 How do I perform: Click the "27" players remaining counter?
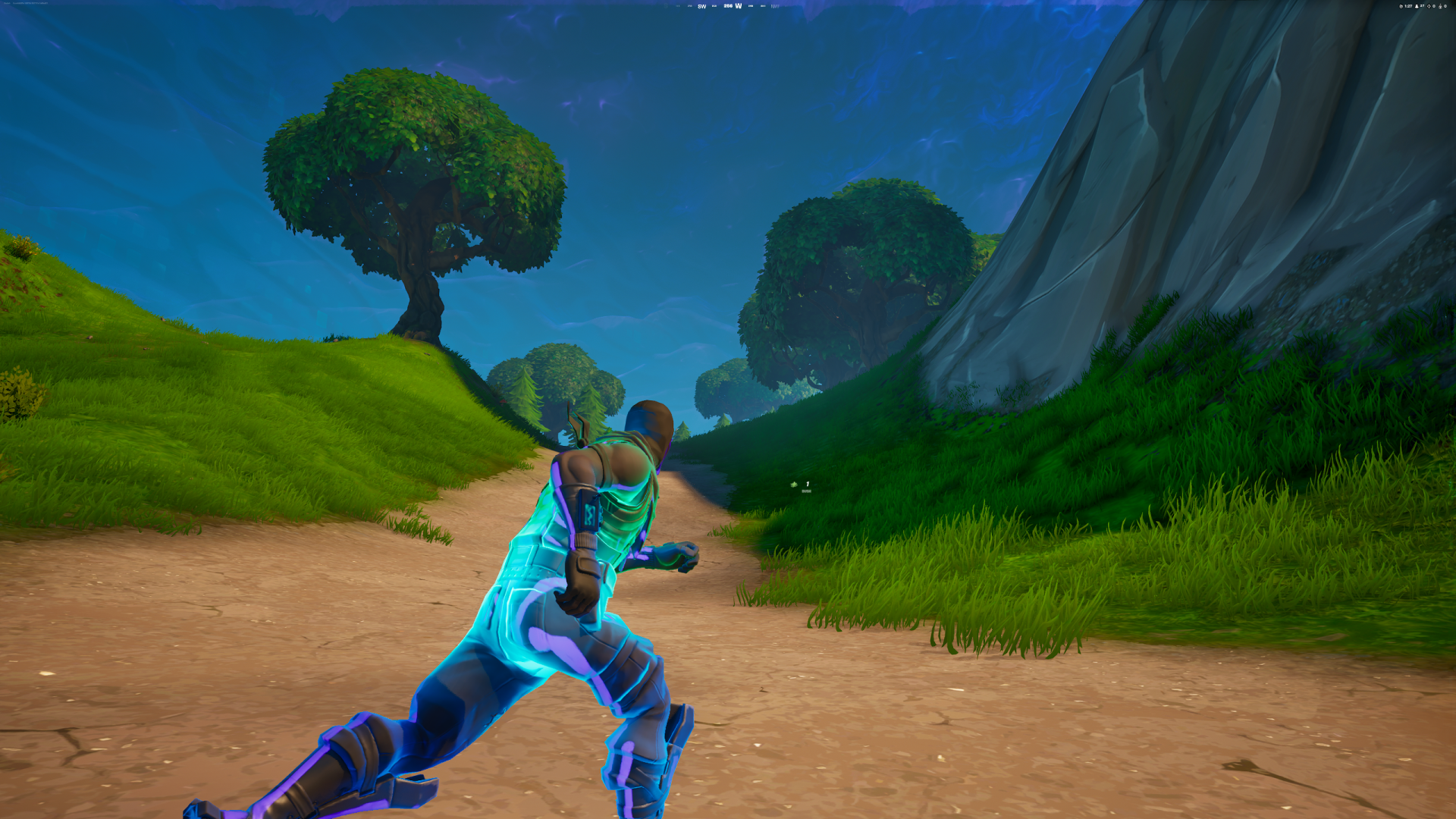coord(1423,6)
